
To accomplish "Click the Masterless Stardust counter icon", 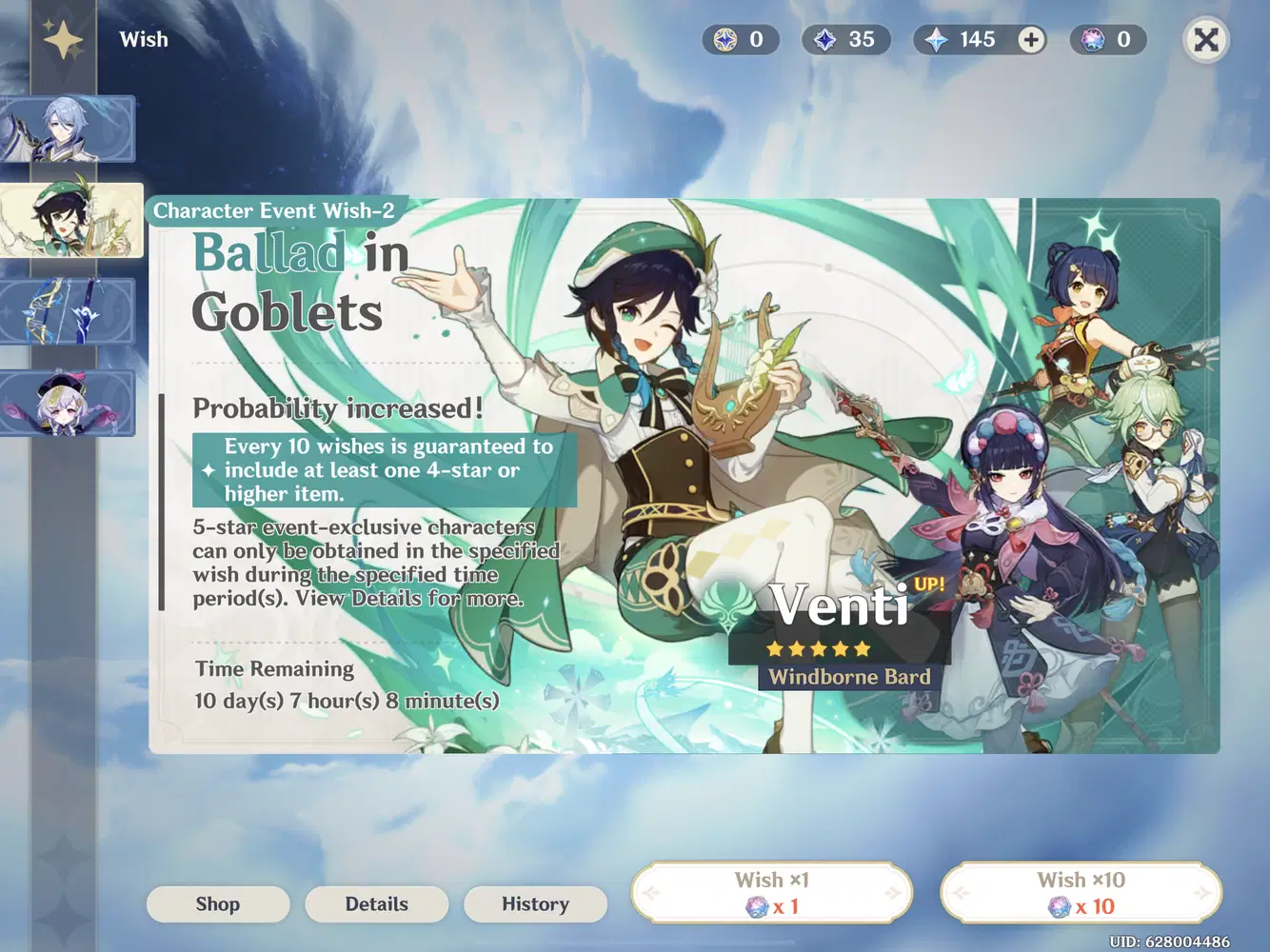I will coord(826,40).
